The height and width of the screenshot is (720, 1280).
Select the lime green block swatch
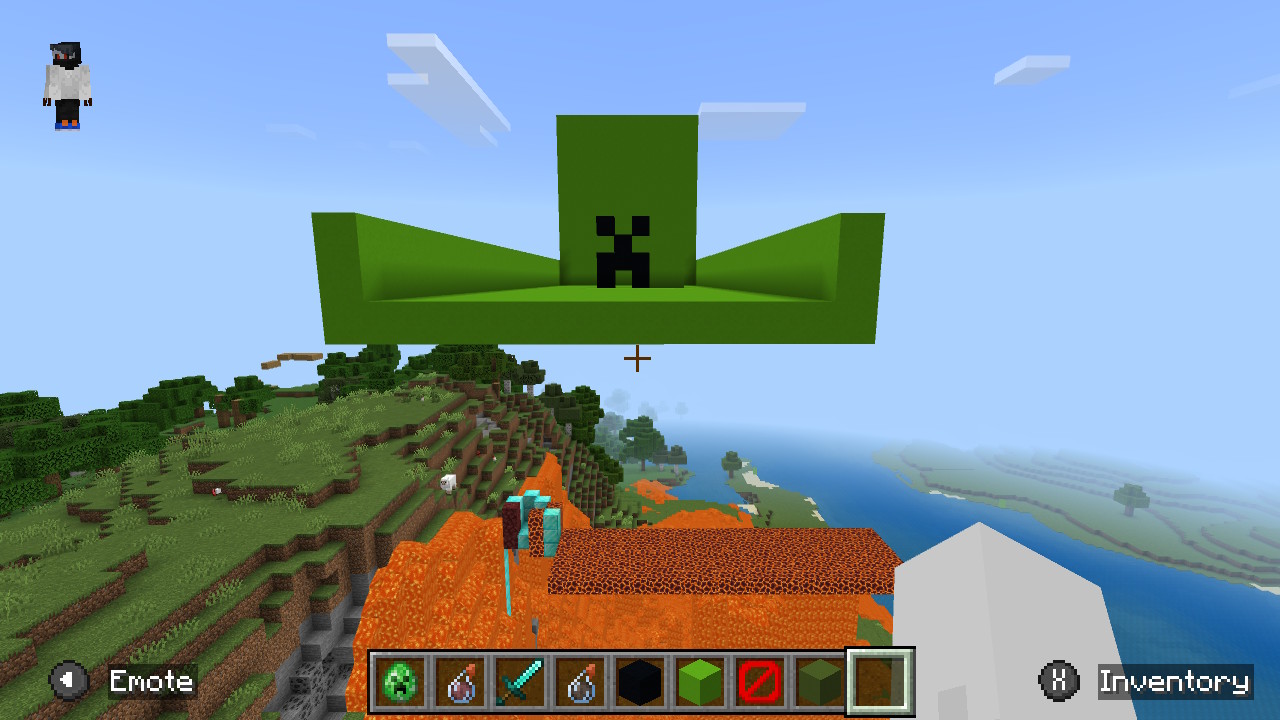tap(700, 680)
